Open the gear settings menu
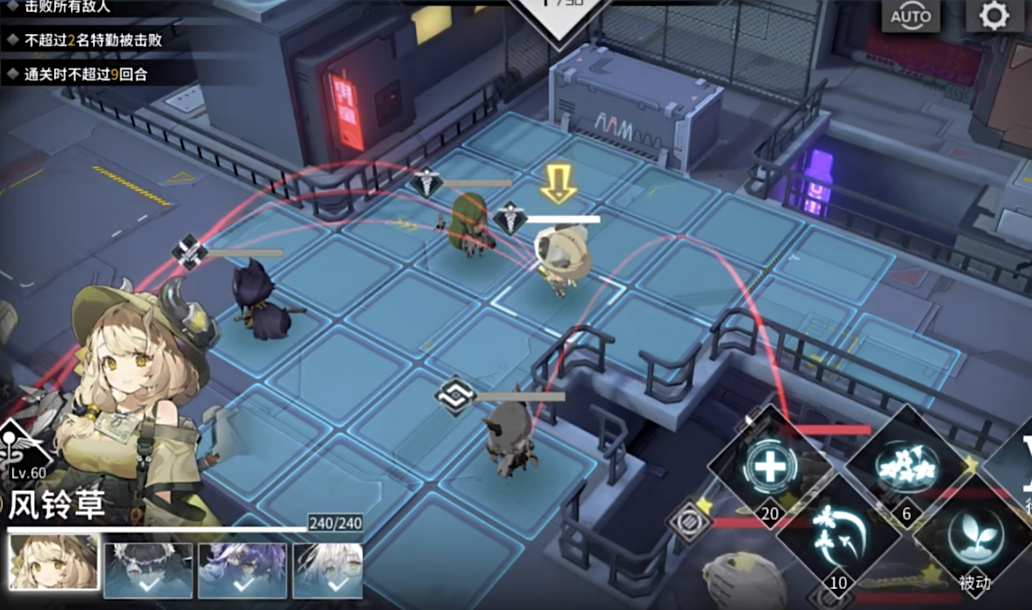 [x=992, y=17]
